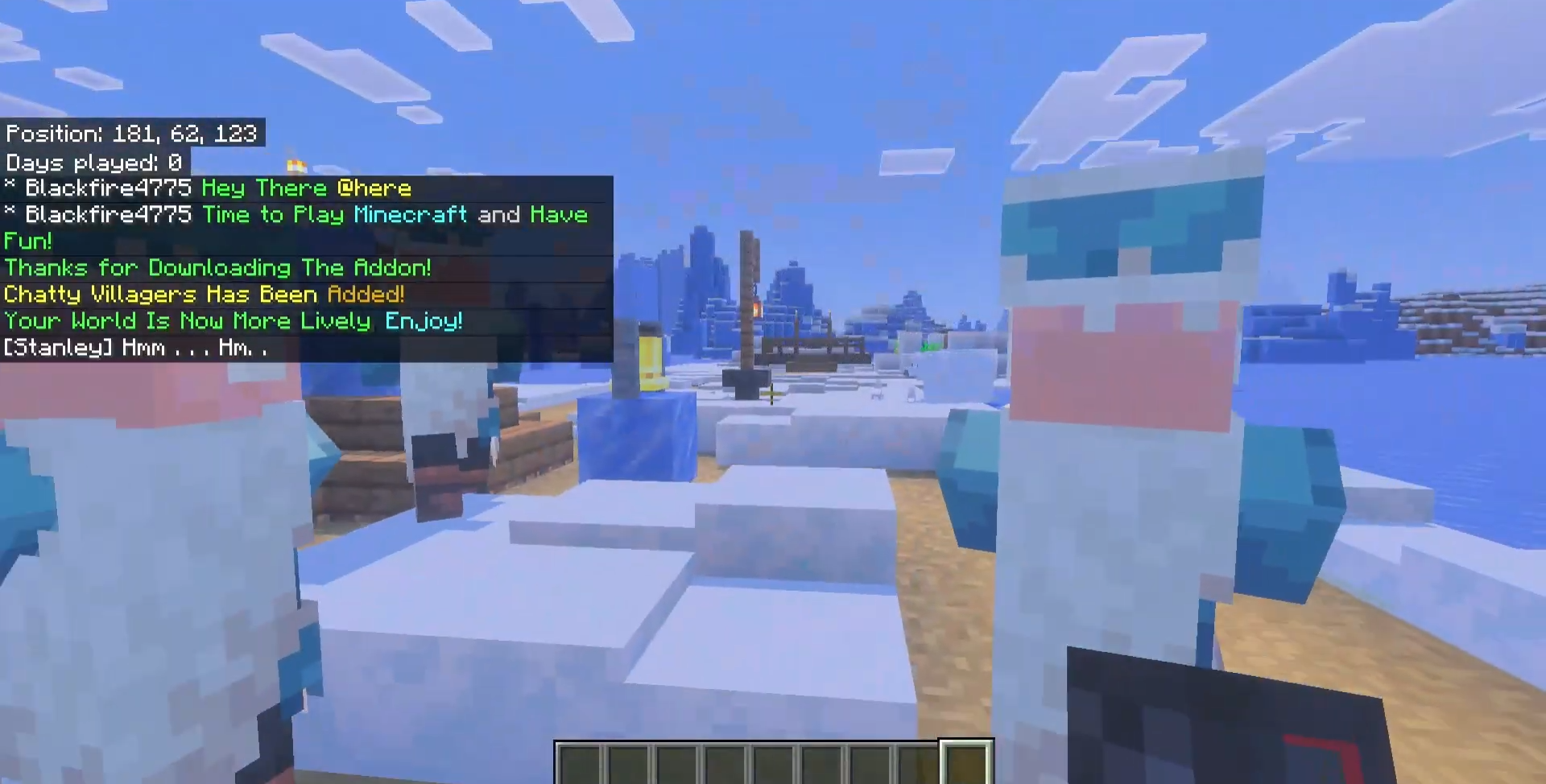The width and height of the screenshot is (1546, 784).
Task: Click the Days played counter
Action: [93, 162]
